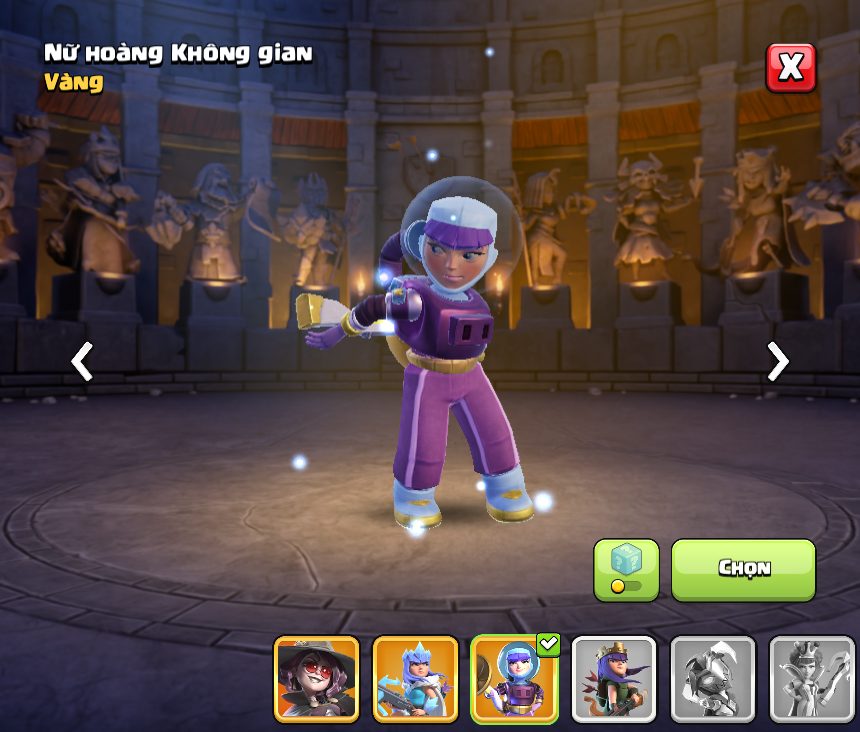
Task: Choose the locked grey skin with tall crown
Action: coord(811,679)
